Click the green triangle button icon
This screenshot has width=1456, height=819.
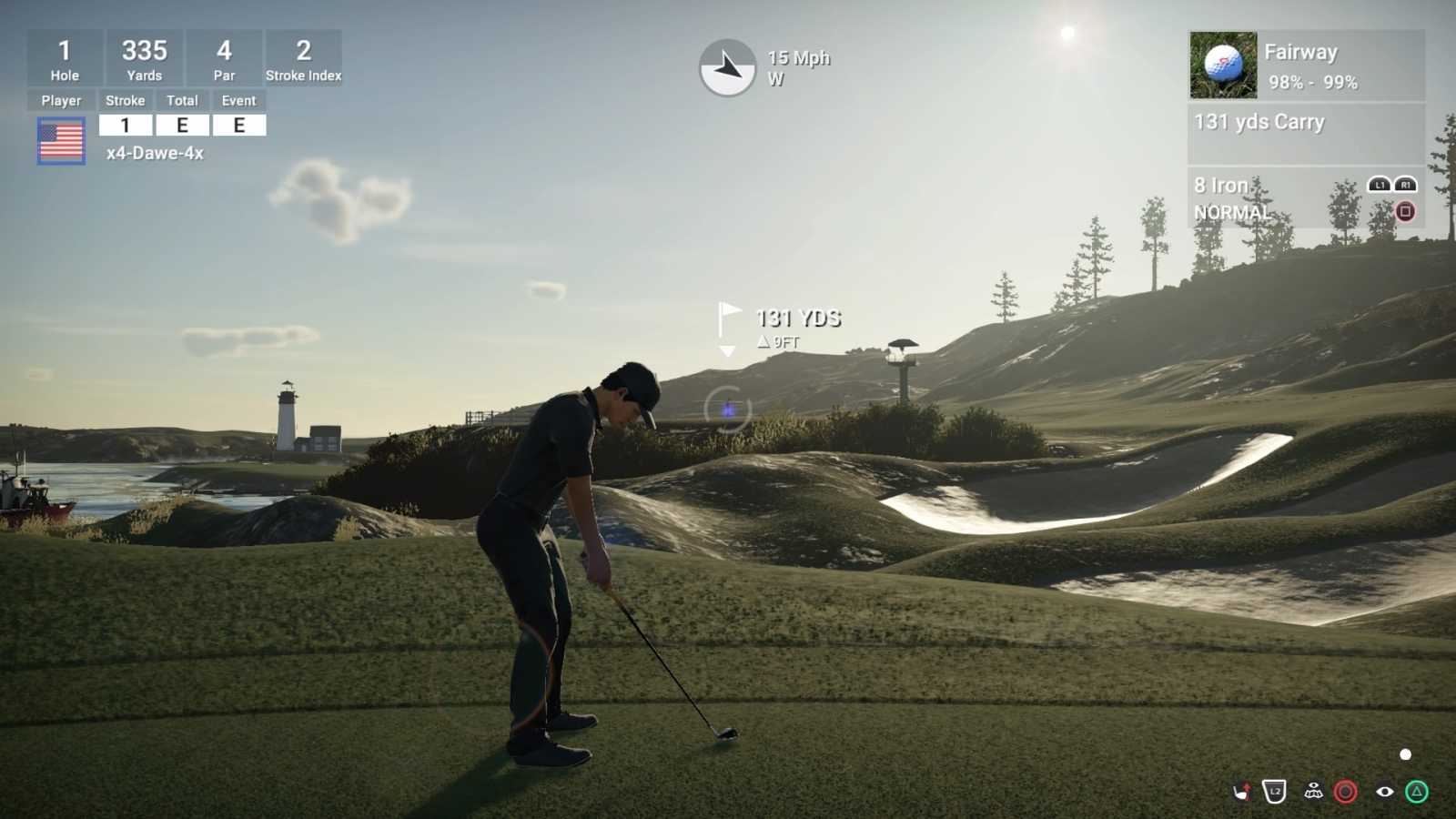tap(1414, 792)
